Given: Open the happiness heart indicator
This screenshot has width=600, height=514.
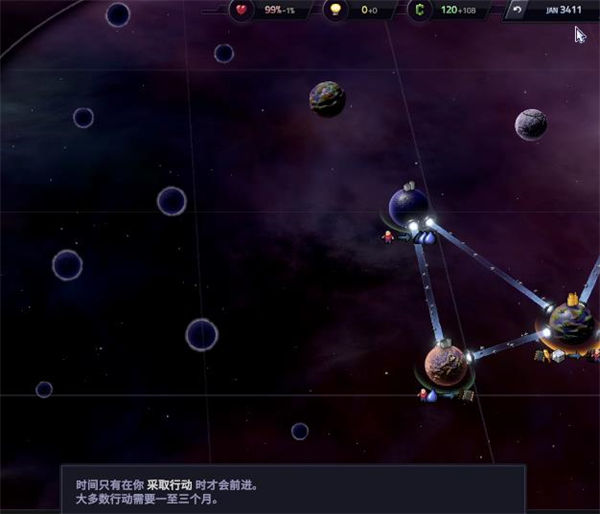Looking at the screenshot, I should point(243,10).
